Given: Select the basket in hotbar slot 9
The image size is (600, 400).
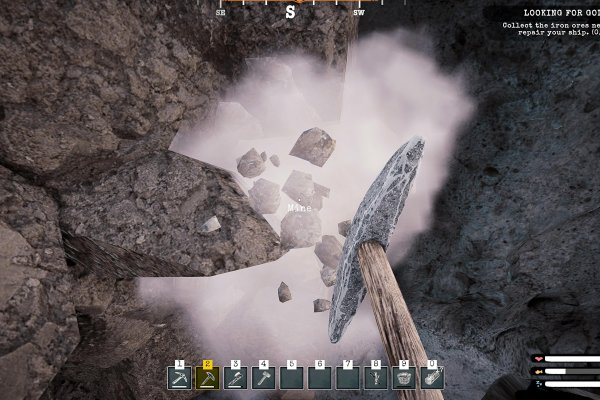Looking at the screenshot, I should [x=404, y=378].
